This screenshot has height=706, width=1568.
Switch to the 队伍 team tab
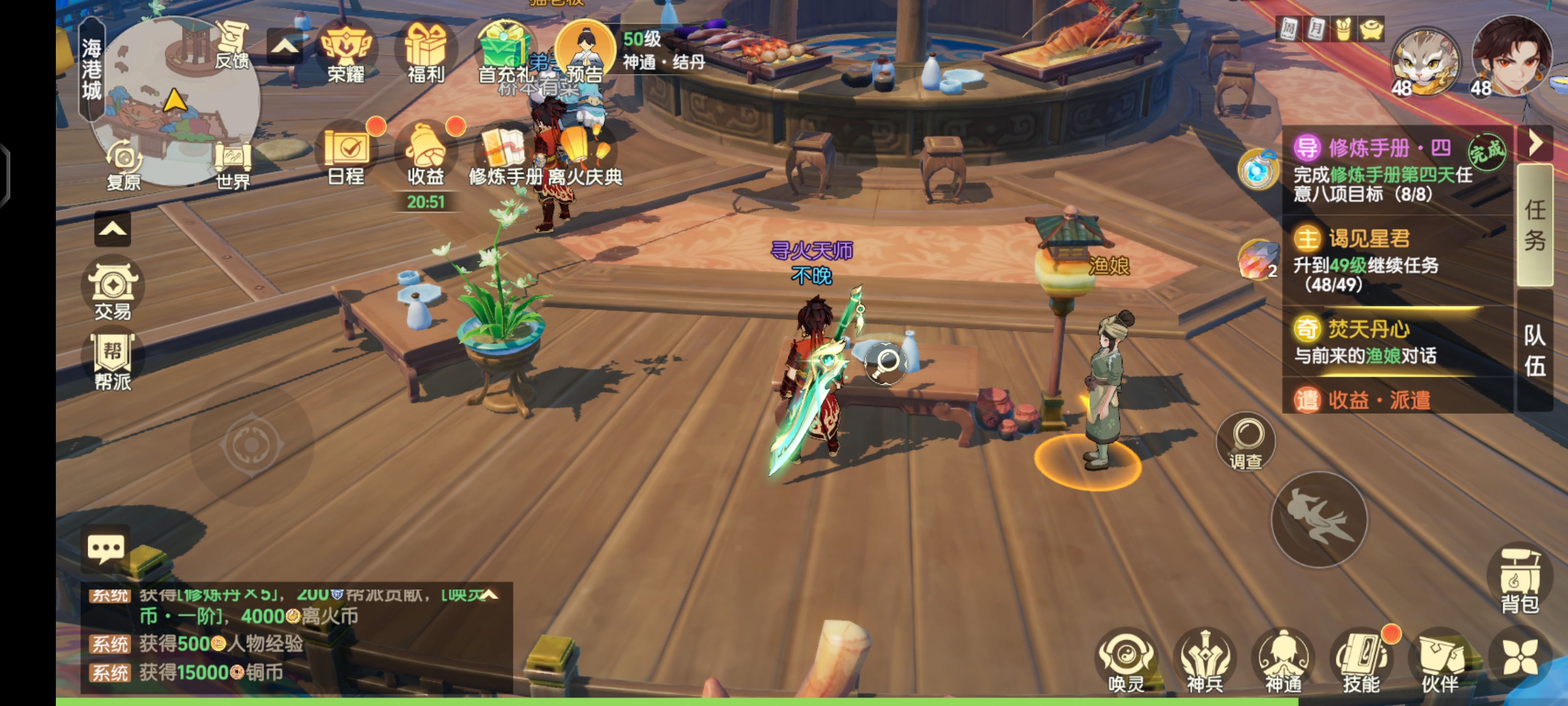click(x=1535, y=350)
